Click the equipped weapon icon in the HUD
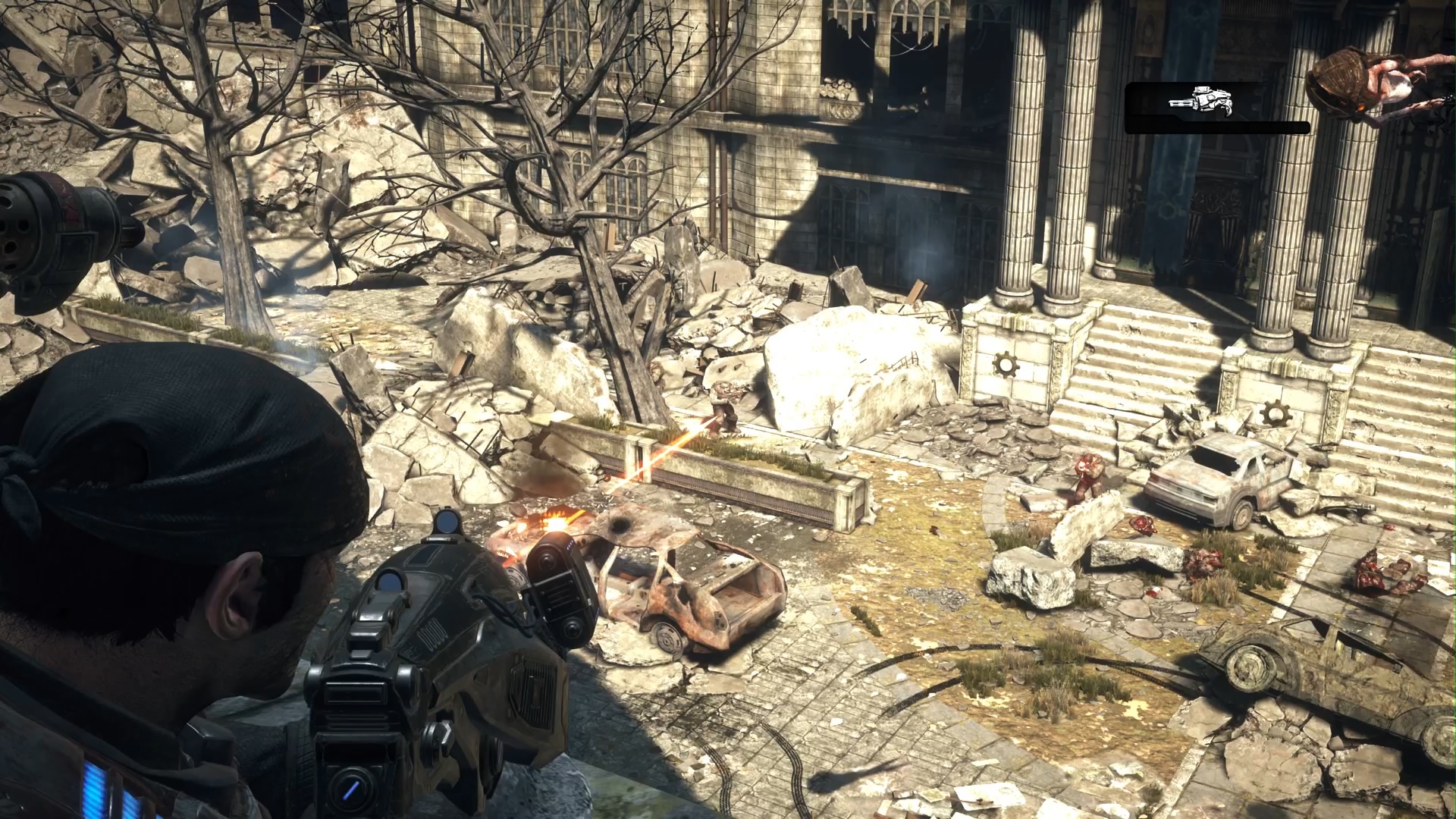Viewport: 1456px width, 819px height. tap(1201, 102)
